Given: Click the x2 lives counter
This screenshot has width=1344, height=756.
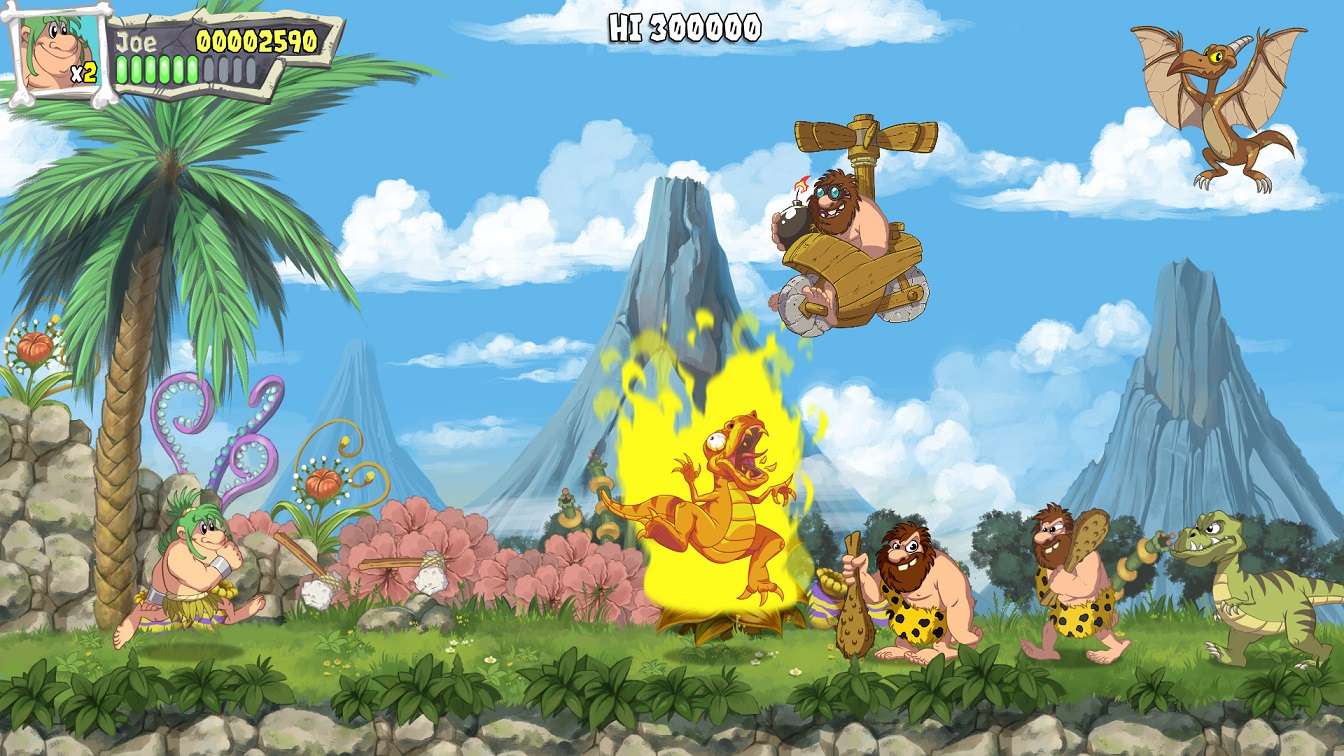Looking at the screenshot, I should 84,70.
